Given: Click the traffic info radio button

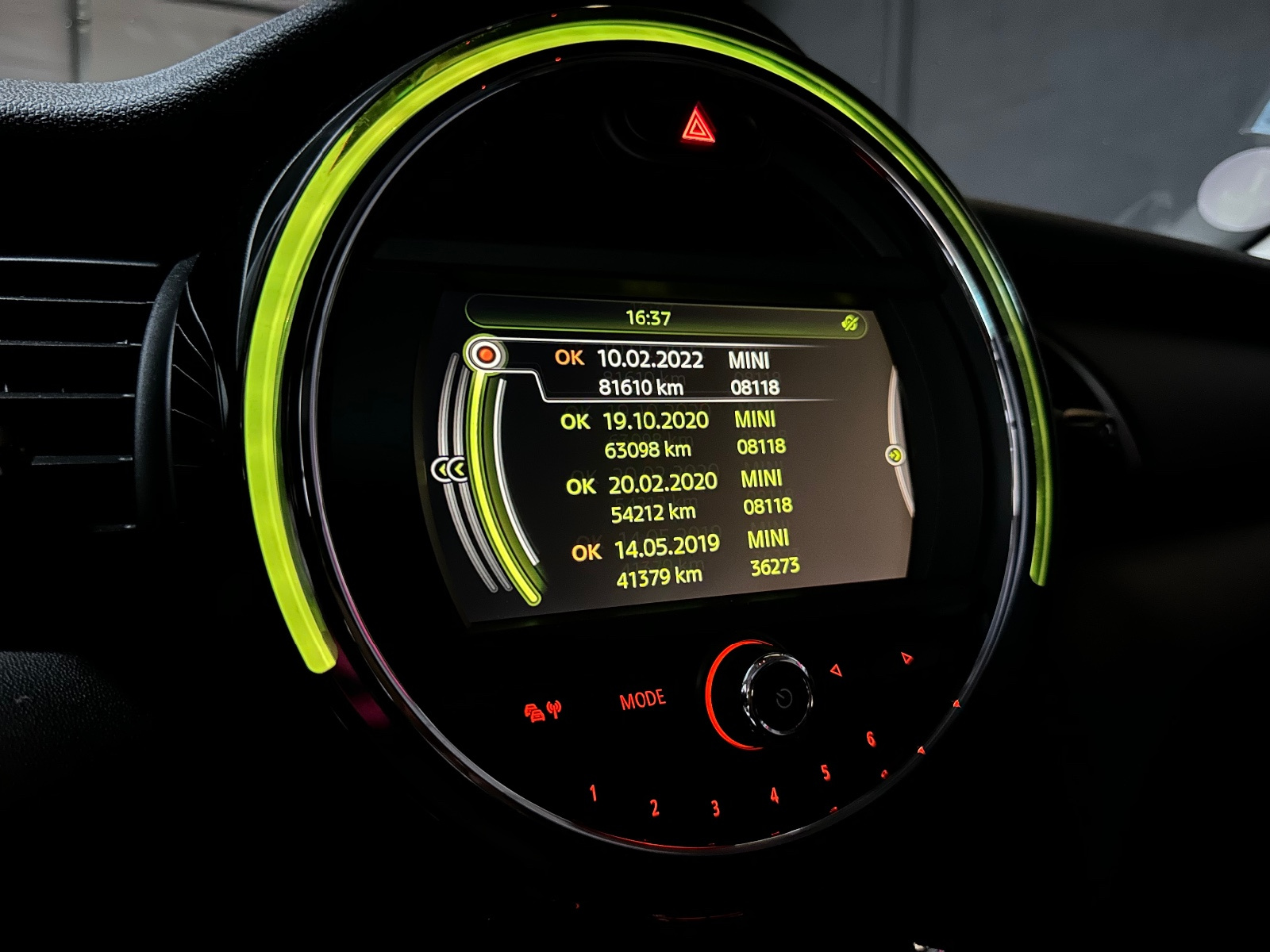Looking at the screenshot, I should tap(543, 709).
